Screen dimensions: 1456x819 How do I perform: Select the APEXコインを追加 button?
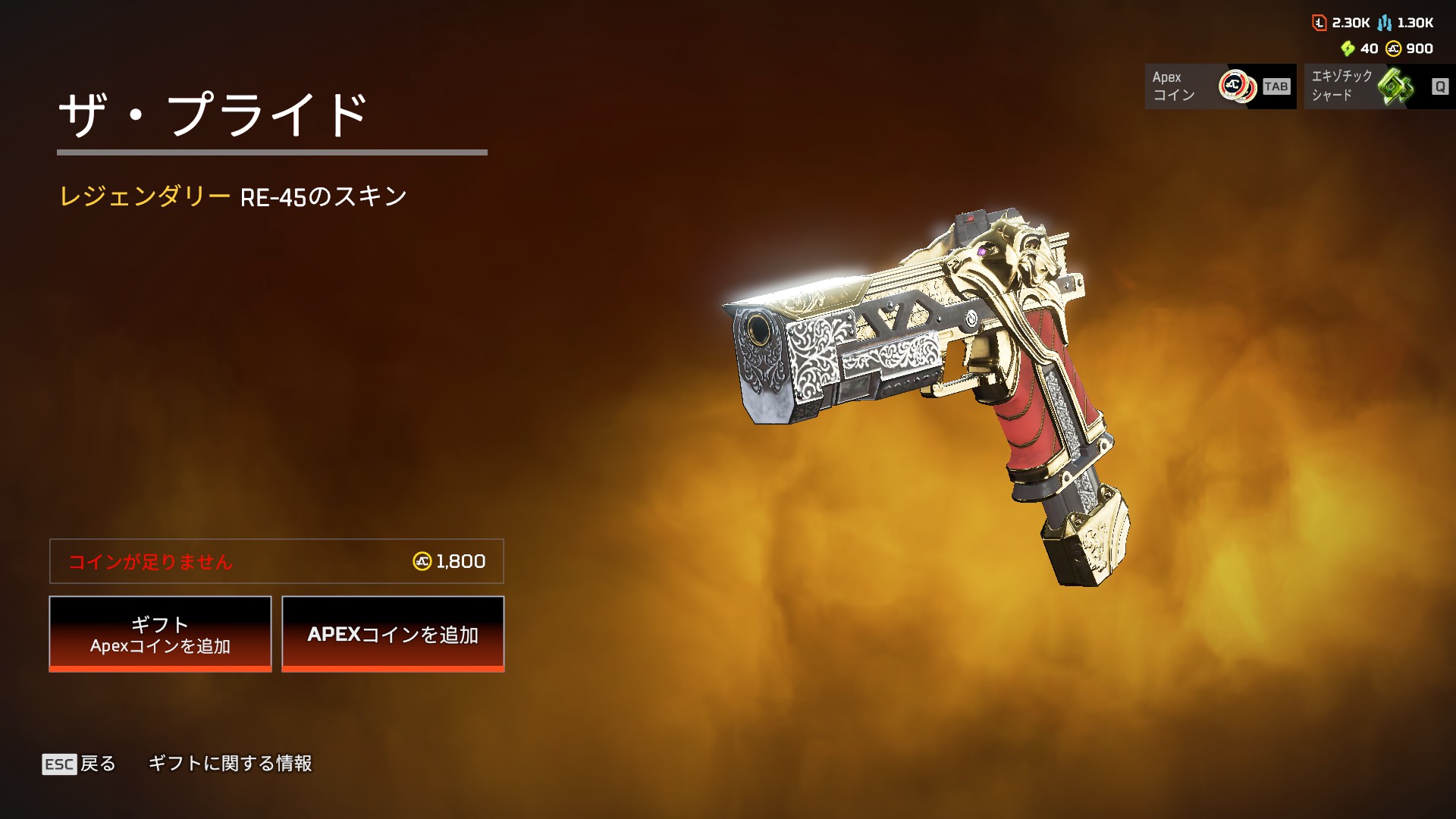(x=393, y=634)
